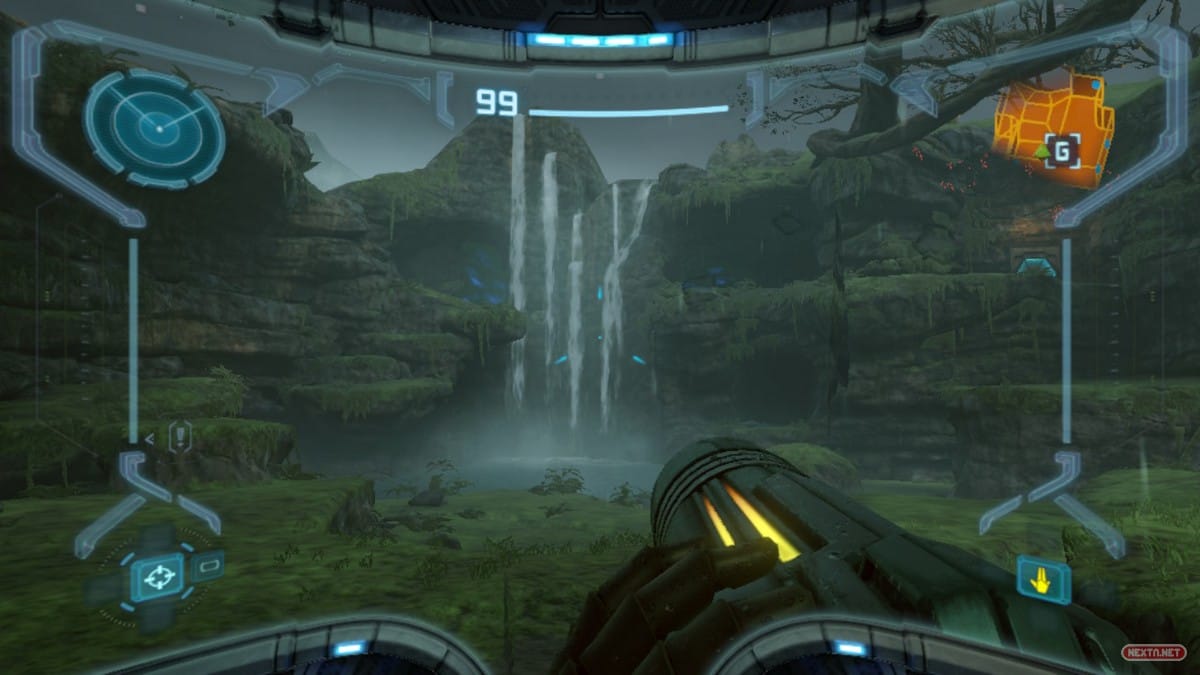Select the G marker on the minimap
Screen dimensions: 1200x675
click(x=1062, y=153)
